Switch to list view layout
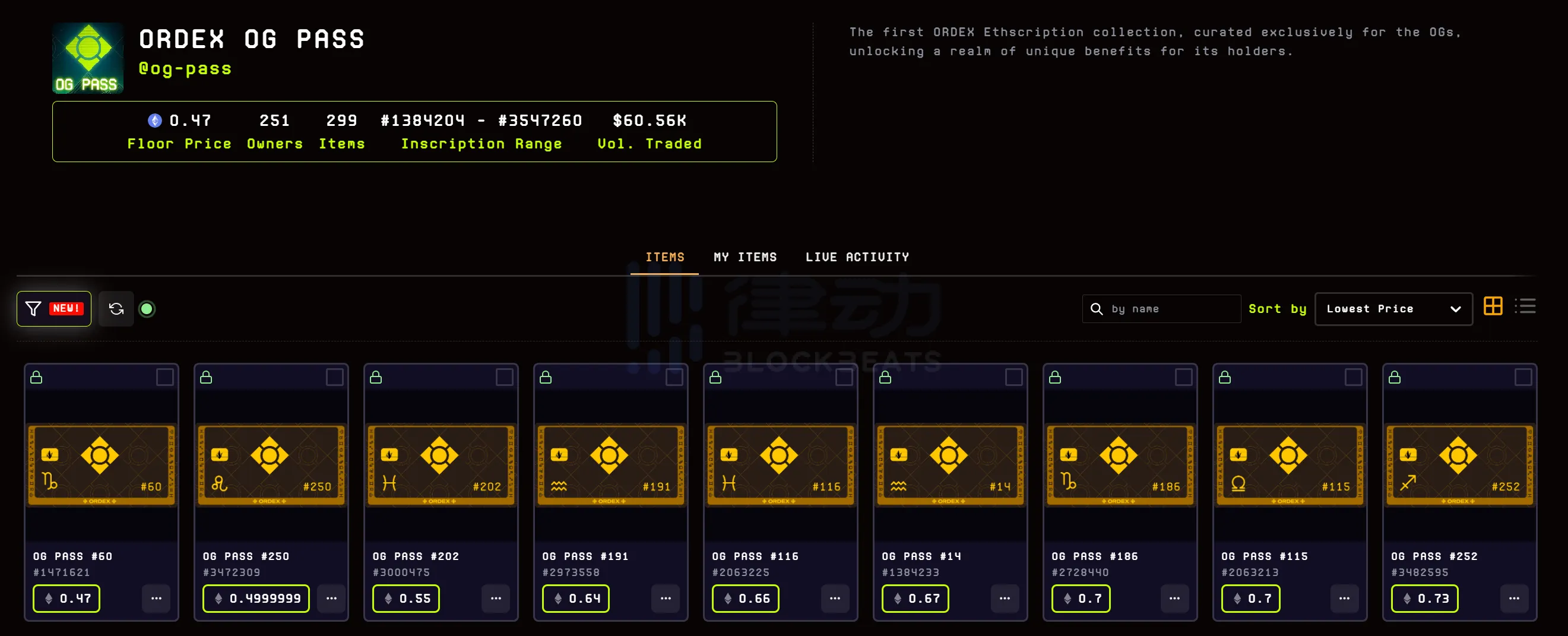 (x=1525, y=306)
